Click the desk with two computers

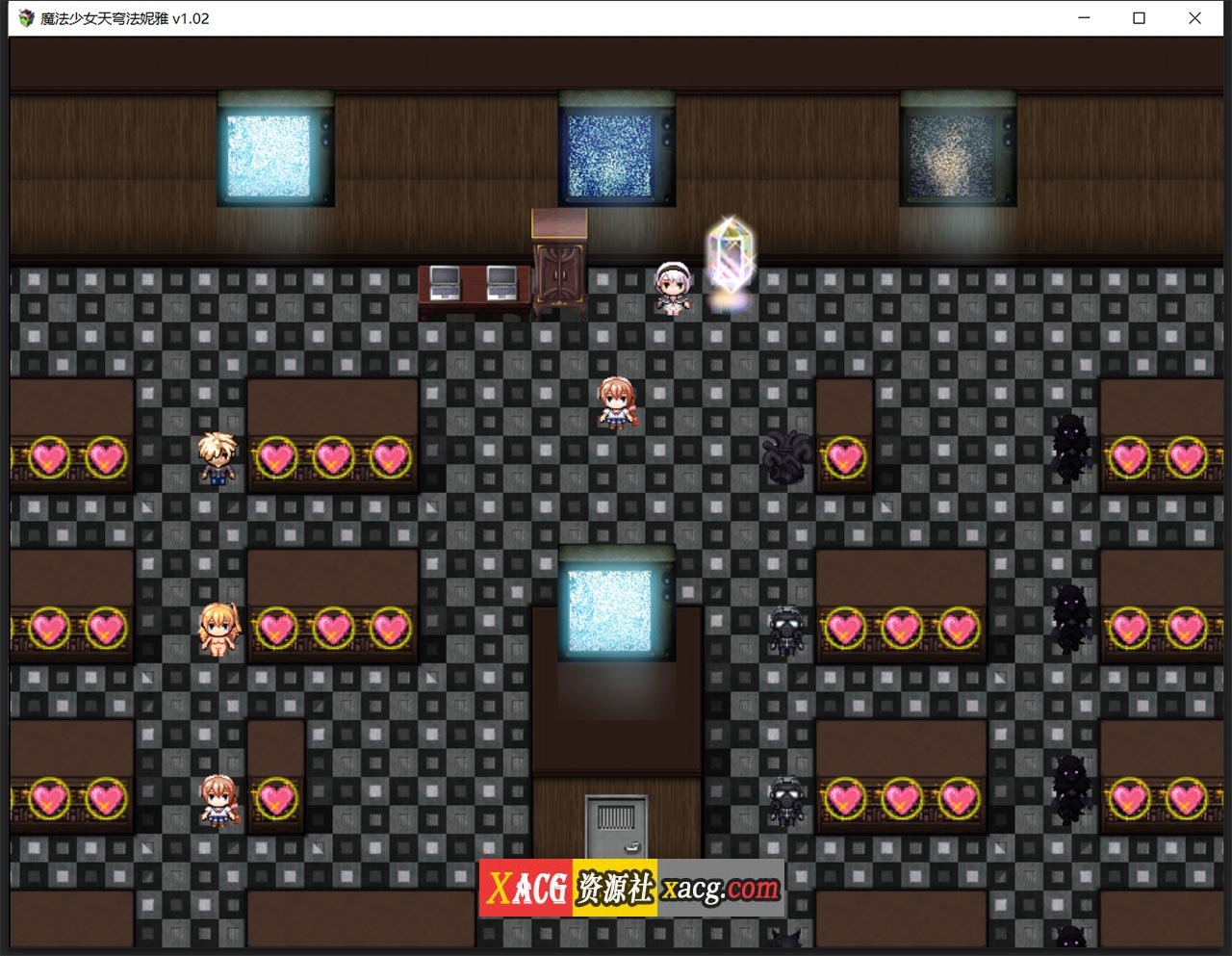coord(475,289)
